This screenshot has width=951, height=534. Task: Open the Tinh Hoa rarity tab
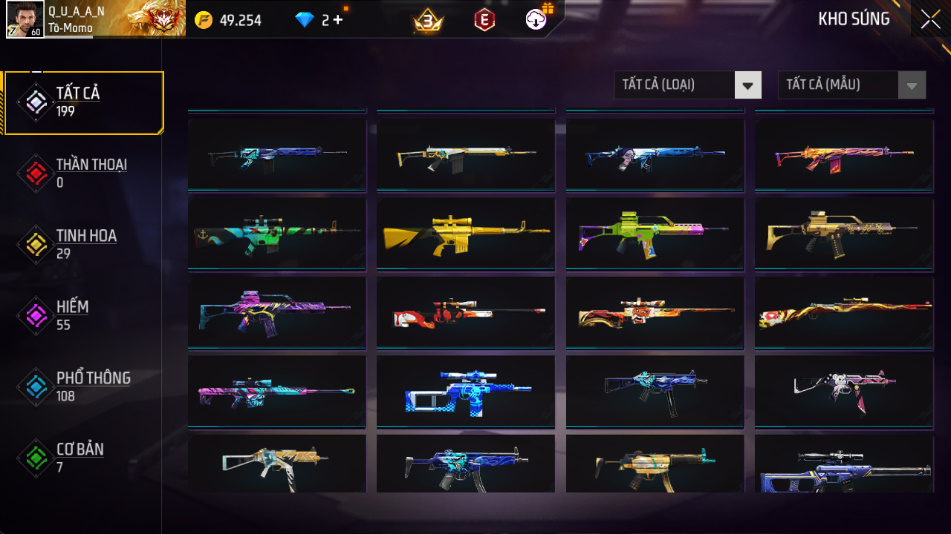tap(84, 244)
